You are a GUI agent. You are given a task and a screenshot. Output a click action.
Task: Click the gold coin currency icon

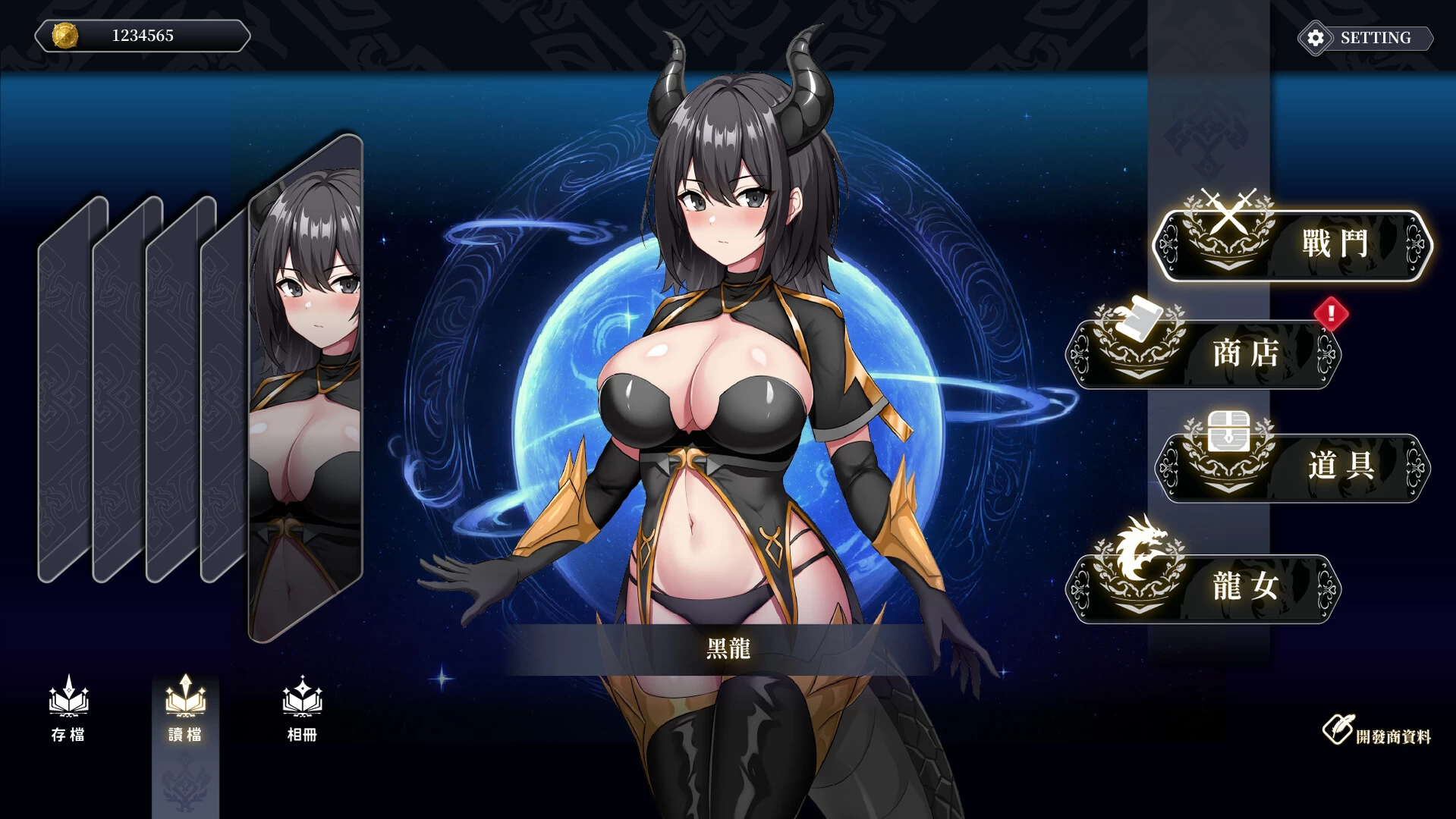(x=64, y=34)
